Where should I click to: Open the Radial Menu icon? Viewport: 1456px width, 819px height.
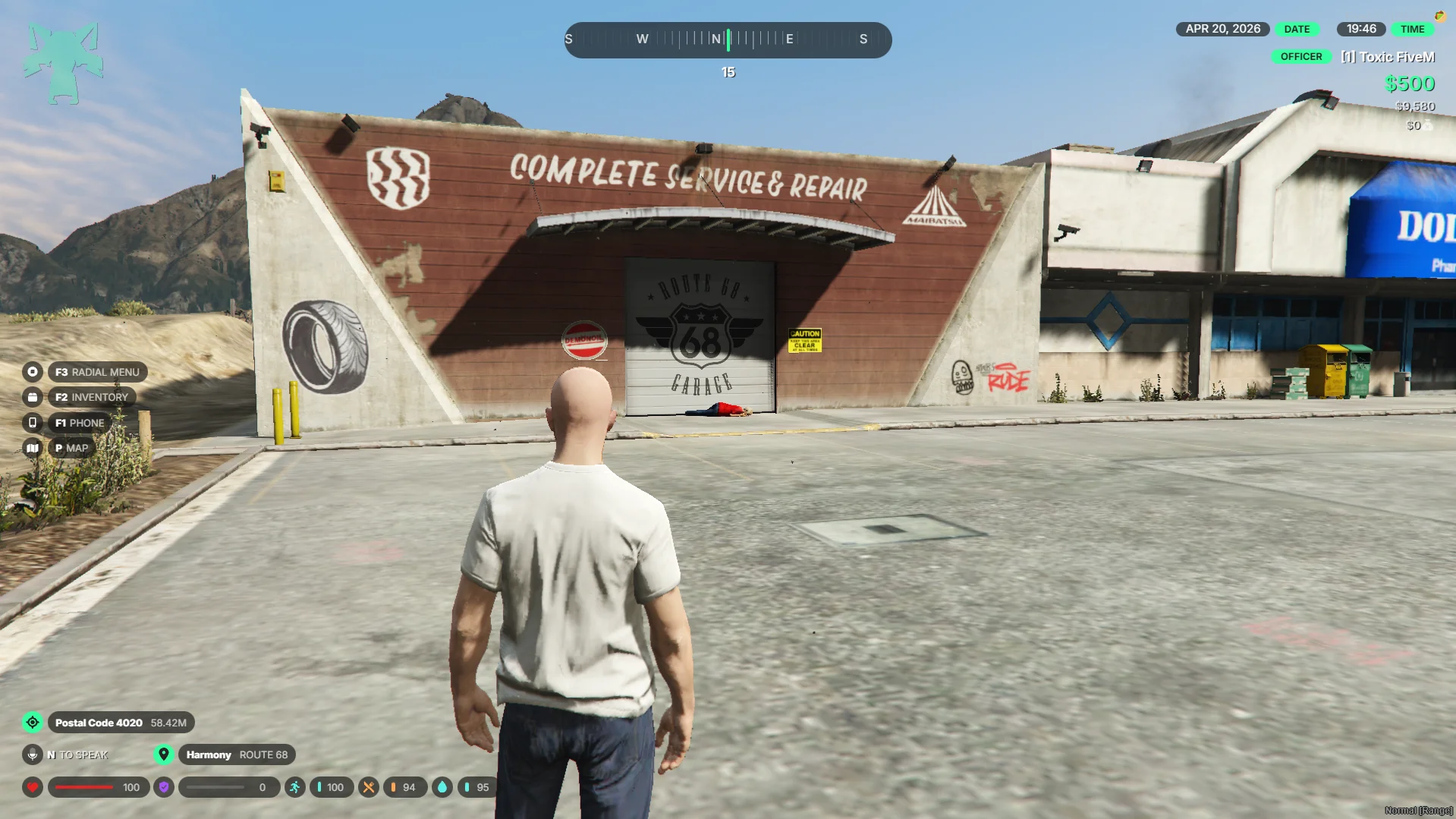32,372
